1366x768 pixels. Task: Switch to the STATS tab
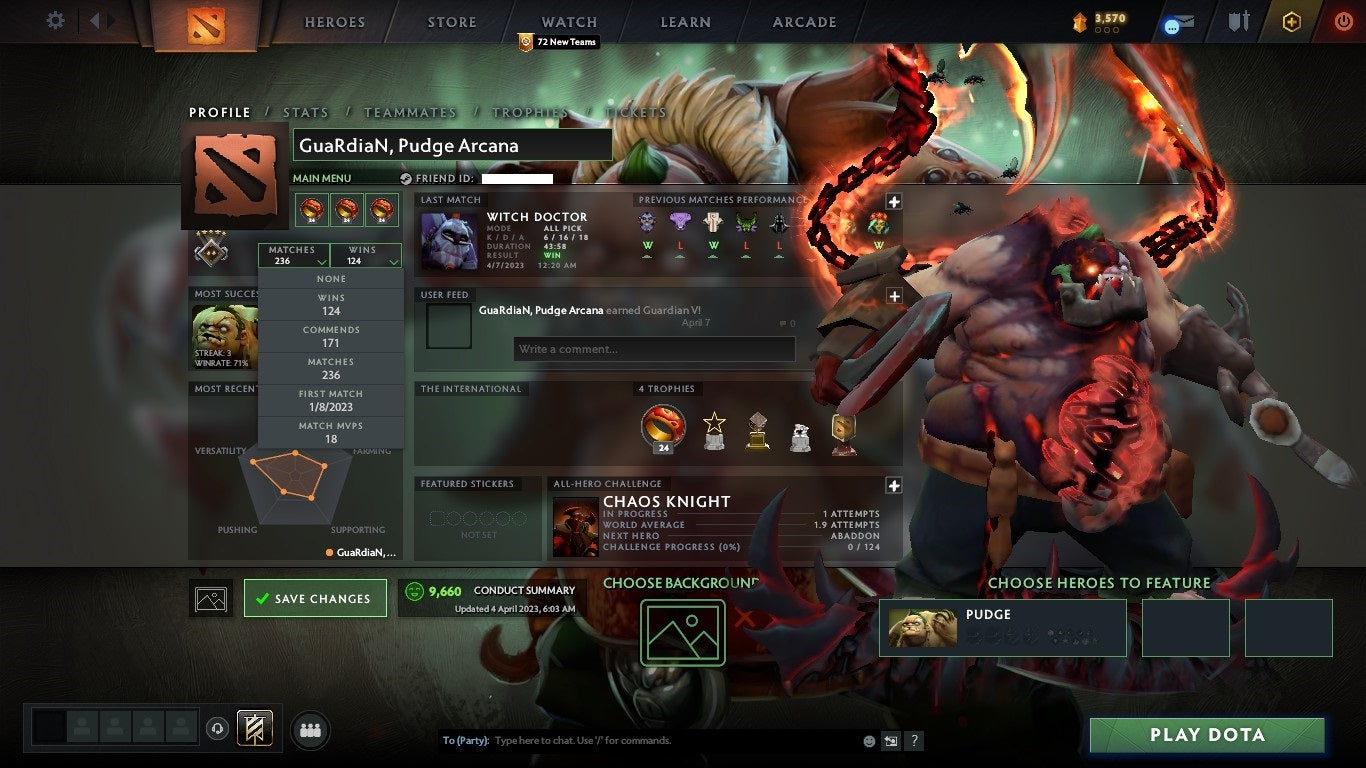pos(306,112)
